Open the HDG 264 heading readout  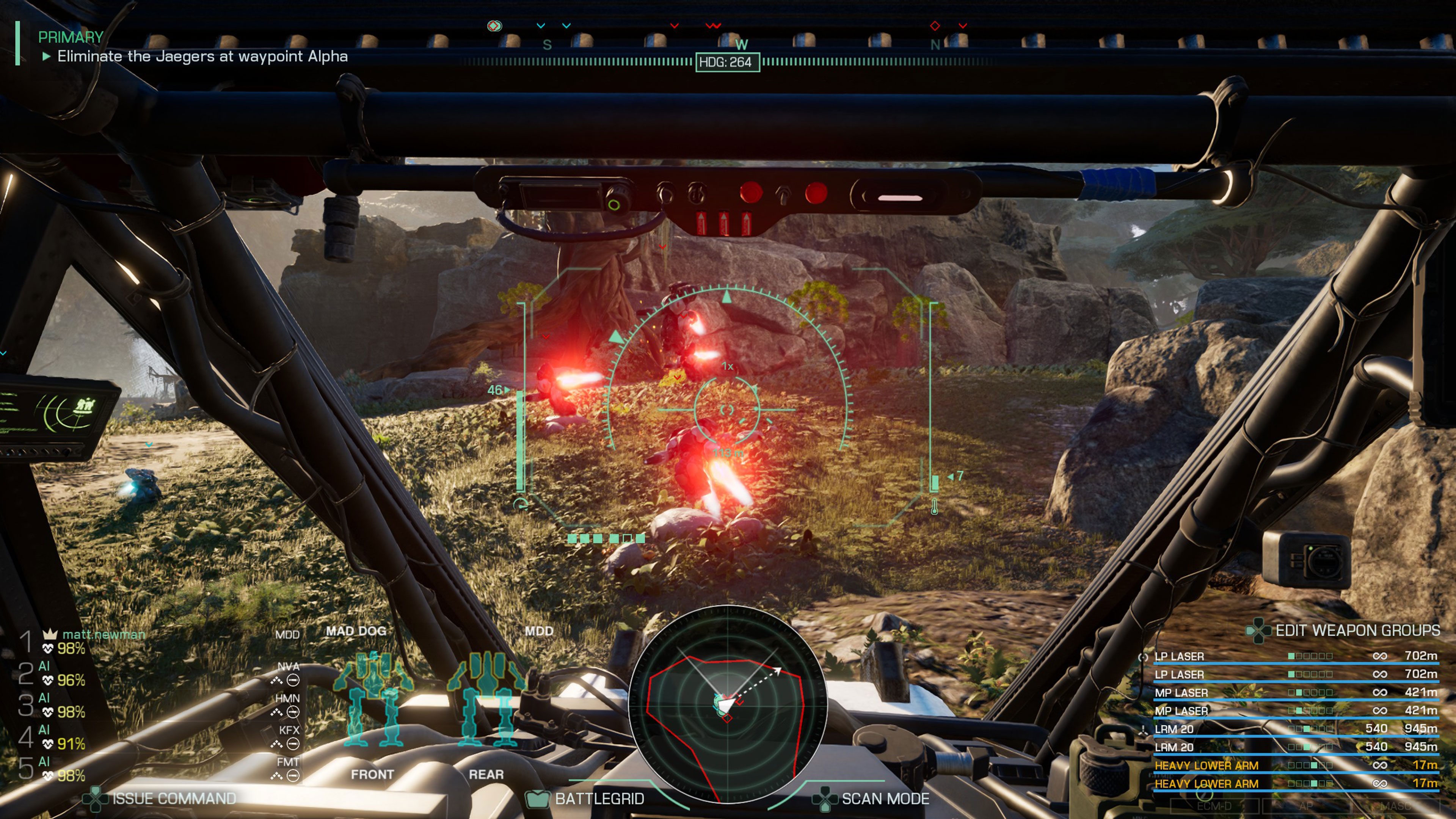coord(728,64)
